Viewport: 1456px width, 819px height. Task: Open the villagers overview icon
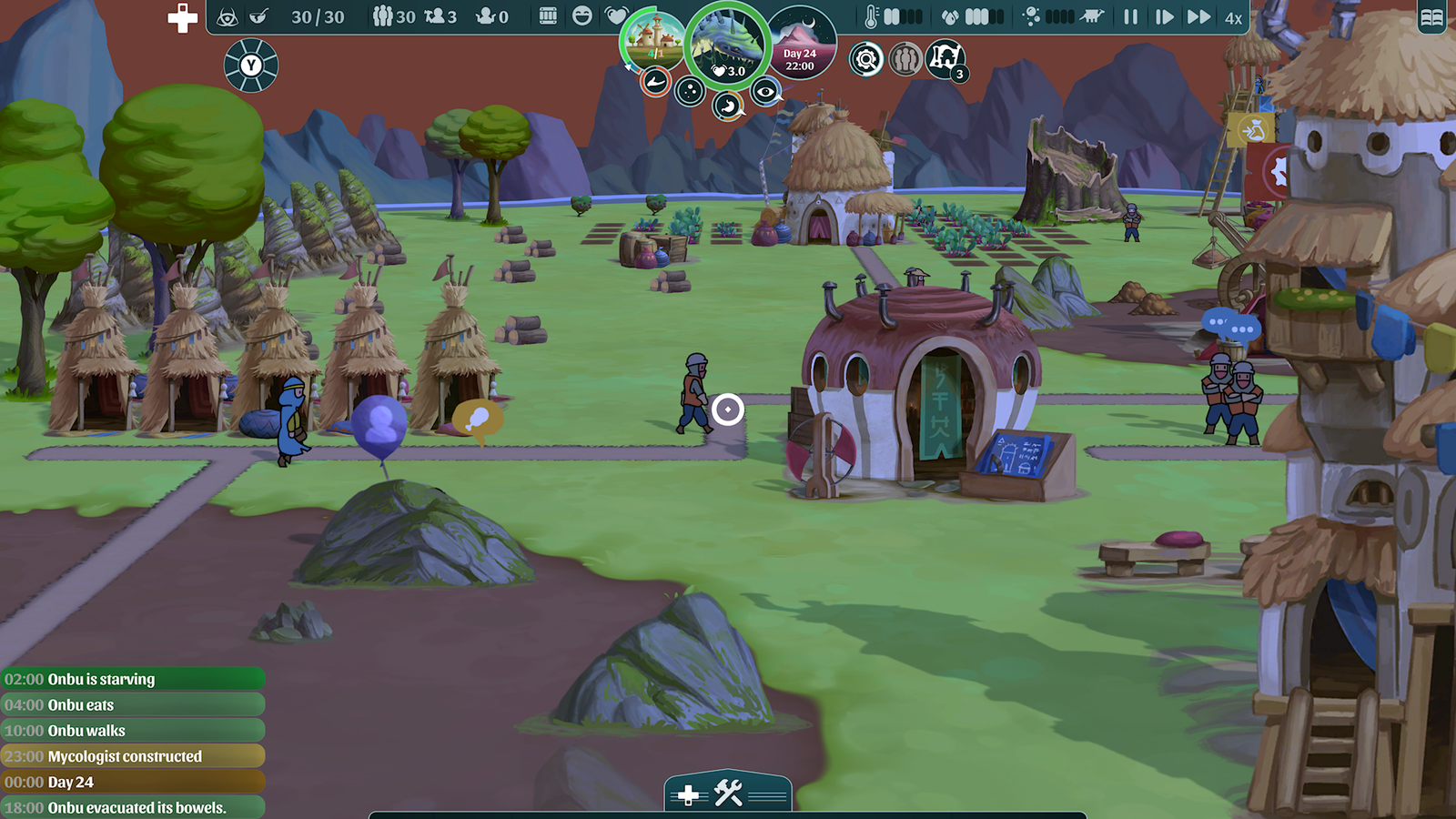click(x=905, y=60)
